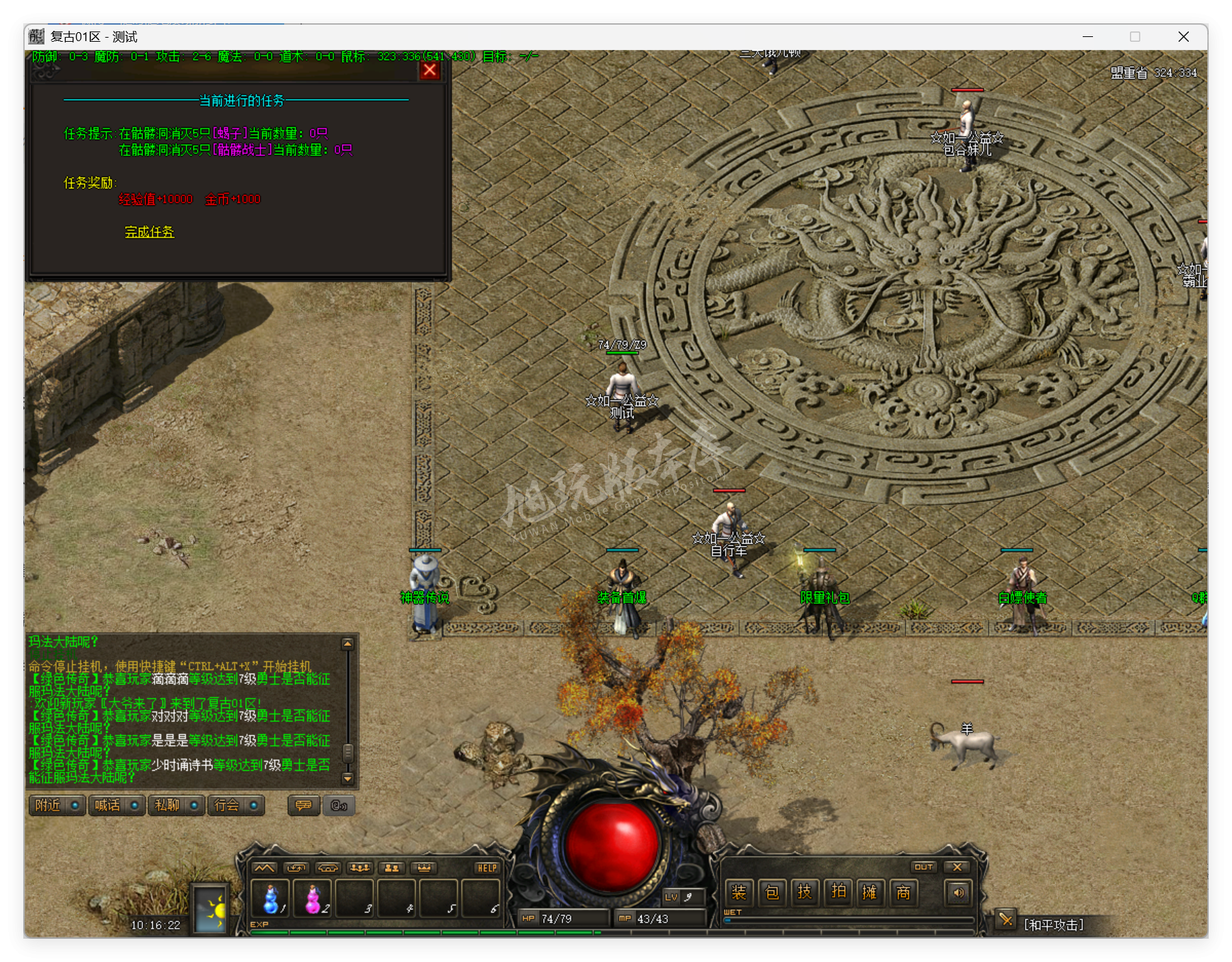Open the 商 shop icon

903,892
